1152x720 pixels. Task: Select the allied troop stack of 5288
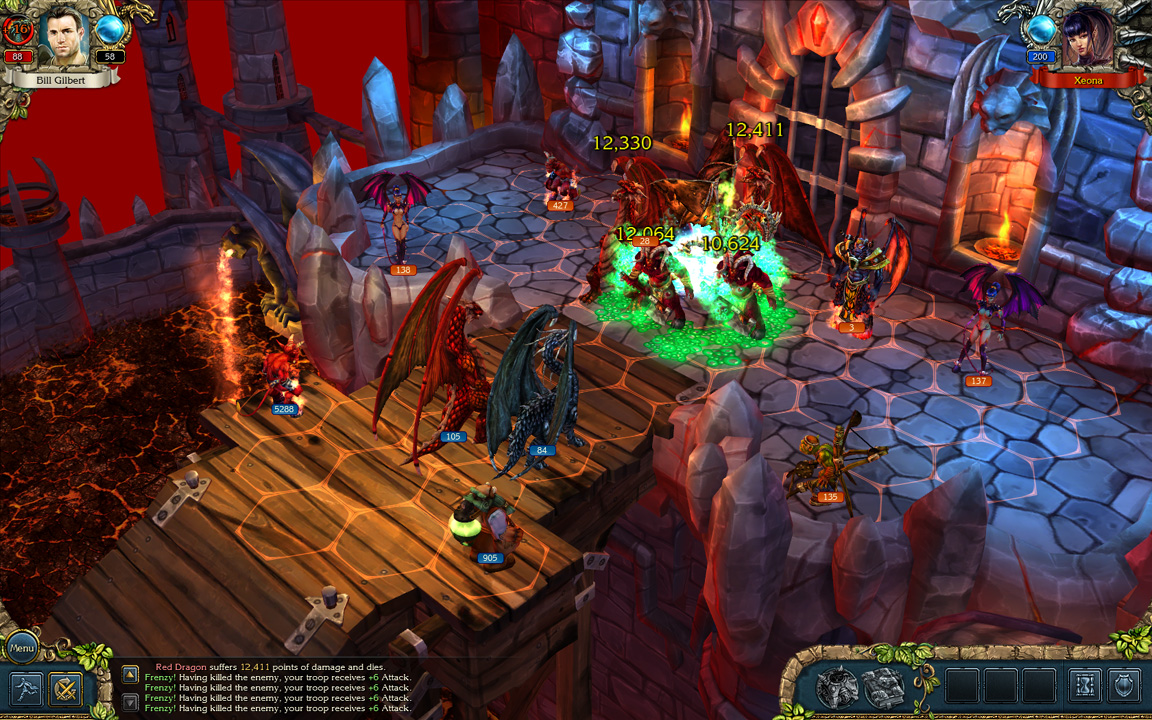click(282, 380)
